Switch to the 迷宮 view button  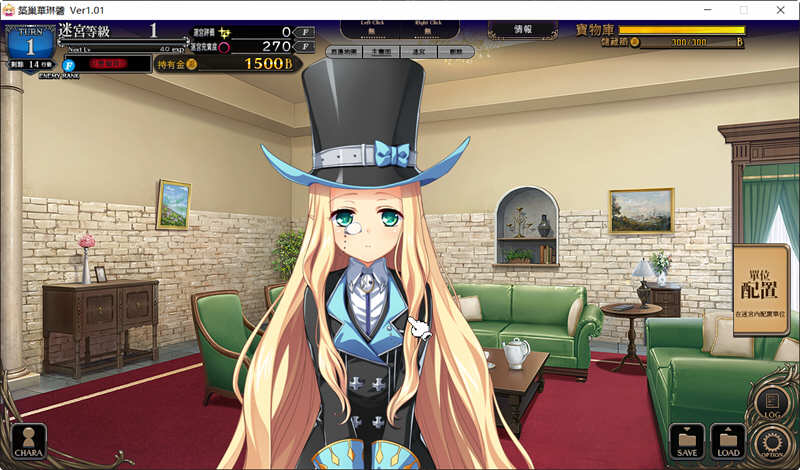(417, 49)
